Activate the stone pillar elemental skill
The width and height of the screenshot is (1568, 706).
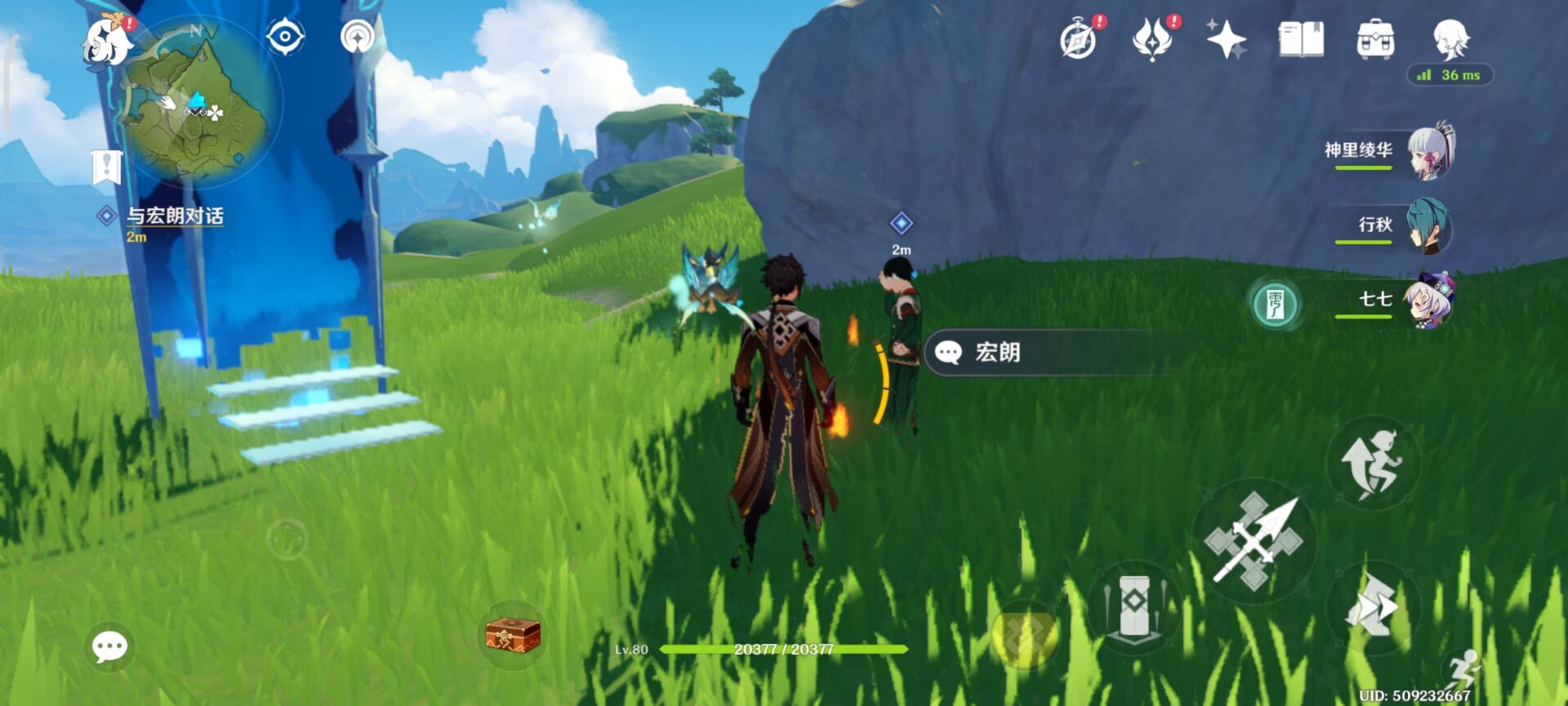tap(1134, 606)
